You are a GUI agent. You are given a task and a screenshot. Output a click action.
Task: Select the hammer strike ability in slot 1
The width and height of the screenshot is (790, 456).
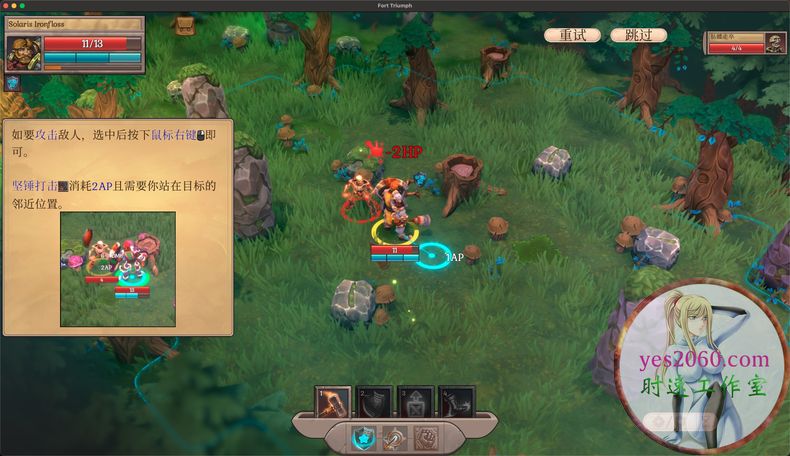tap(333, 403)
